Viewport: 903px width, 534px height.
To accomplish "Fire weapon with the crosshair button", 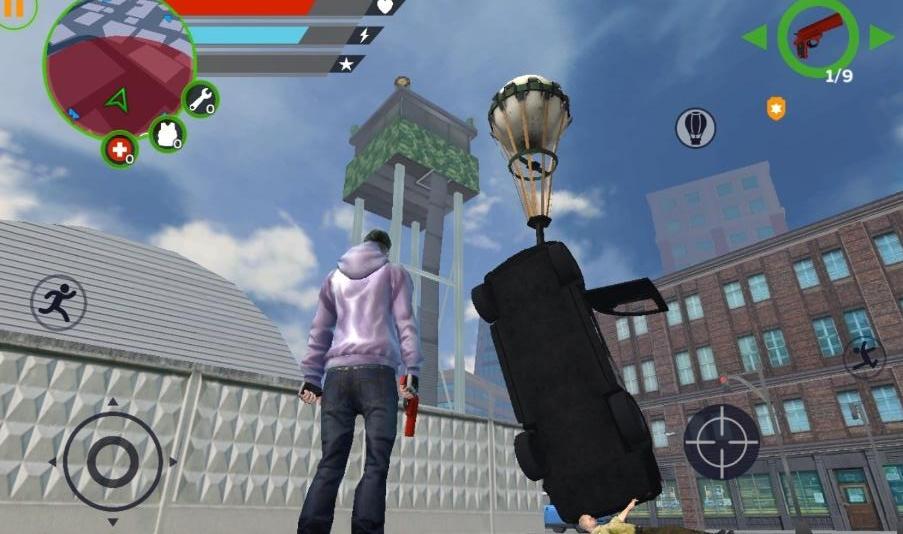I will tap(721, 441).
